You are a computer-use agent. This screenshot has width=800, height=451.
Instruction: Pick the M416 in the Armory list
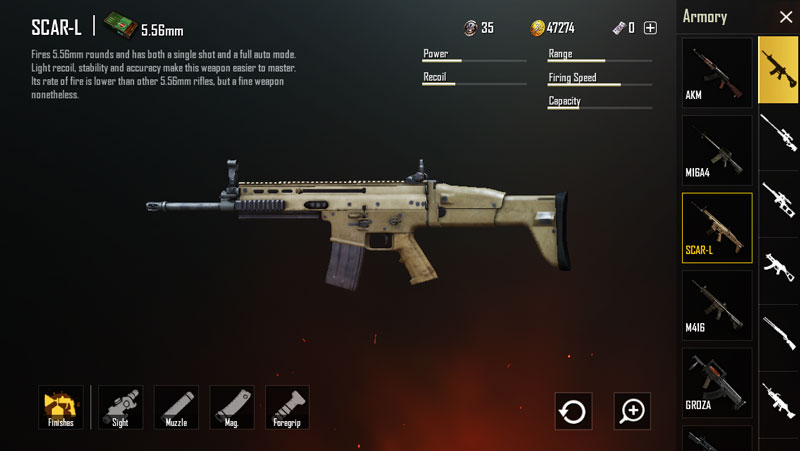pyautogui.click(x=717, y=305)
